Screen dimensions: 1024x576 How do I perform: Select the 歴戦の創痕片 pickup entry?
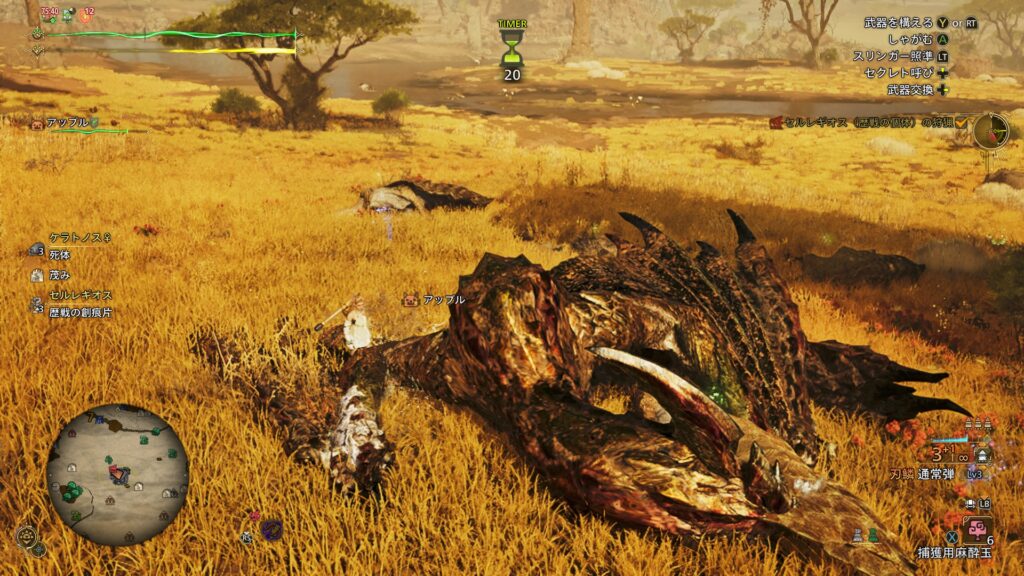point(80,312)
